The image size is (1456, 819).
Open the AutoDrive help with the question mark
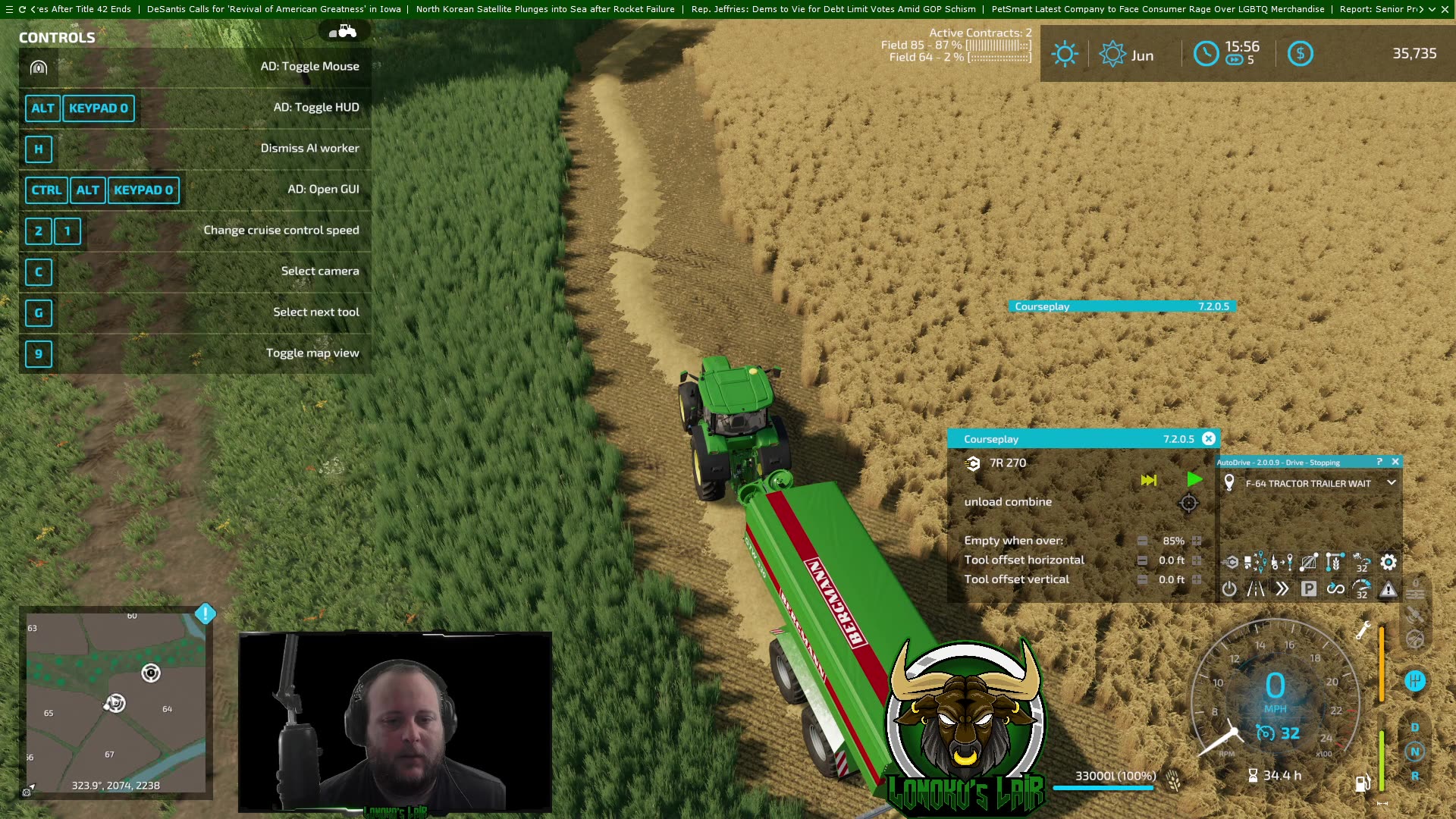(1382, 462)
